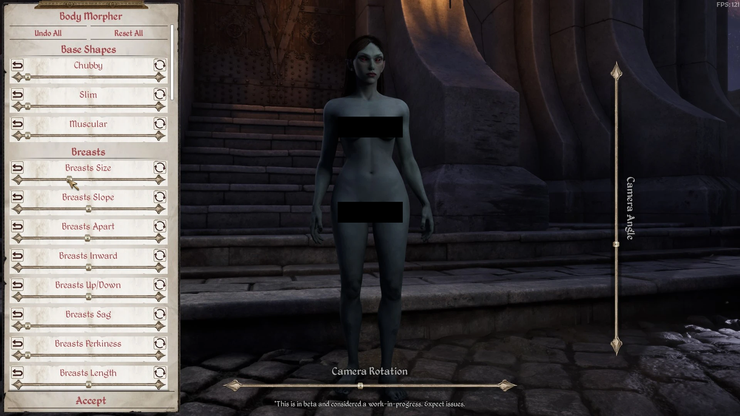Click the Slim slider track
This screenshot has height=416, width=740.
pos(88,106)
